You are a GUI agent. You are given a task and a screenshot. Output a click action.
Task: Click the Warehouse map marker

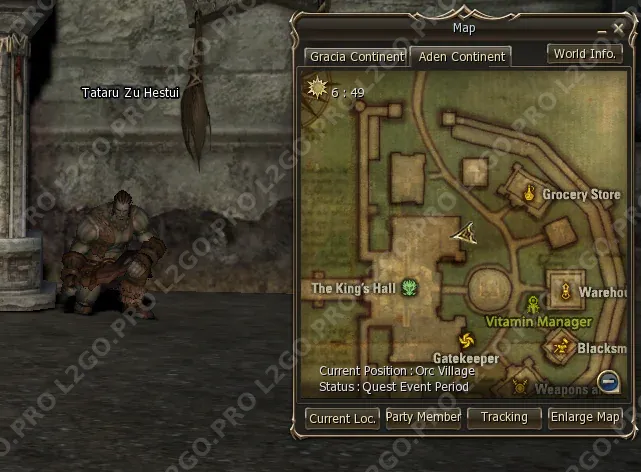tap(565, 292)
